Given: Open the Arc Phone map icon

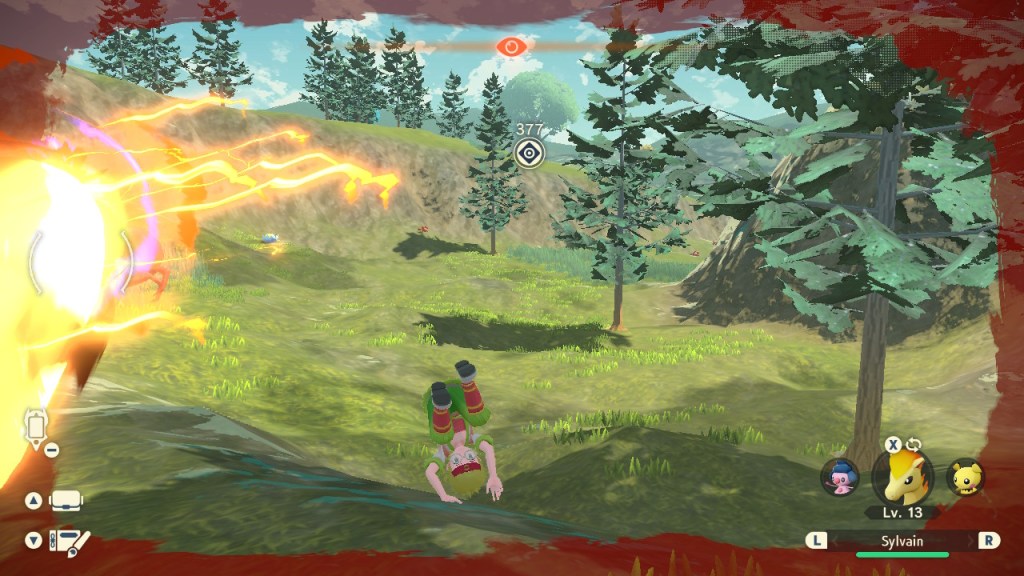Looking at the screenshot, I should coord(36,427).
